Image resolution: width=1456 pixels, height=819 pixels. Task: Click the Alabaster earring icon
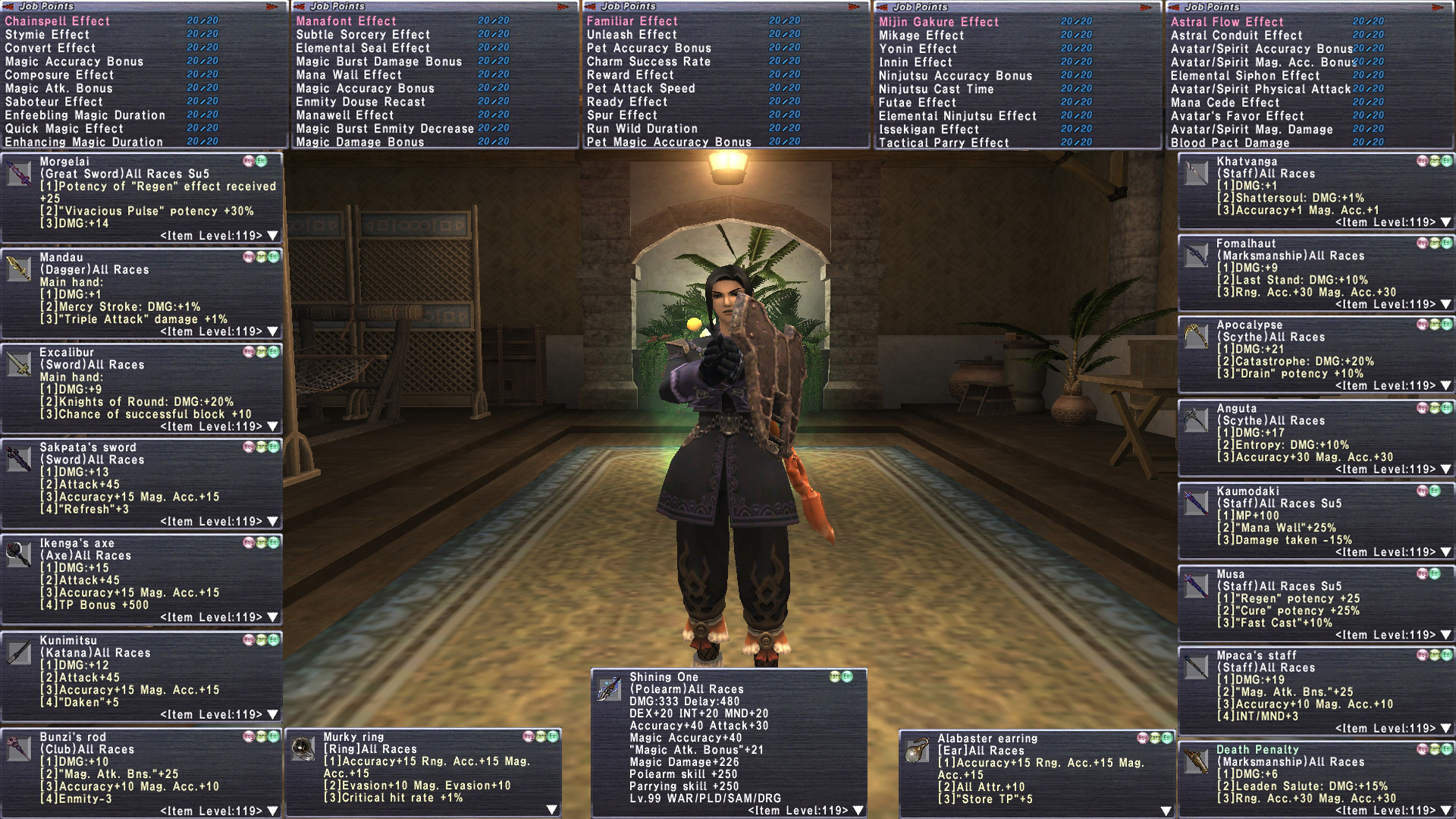point(917,750)
